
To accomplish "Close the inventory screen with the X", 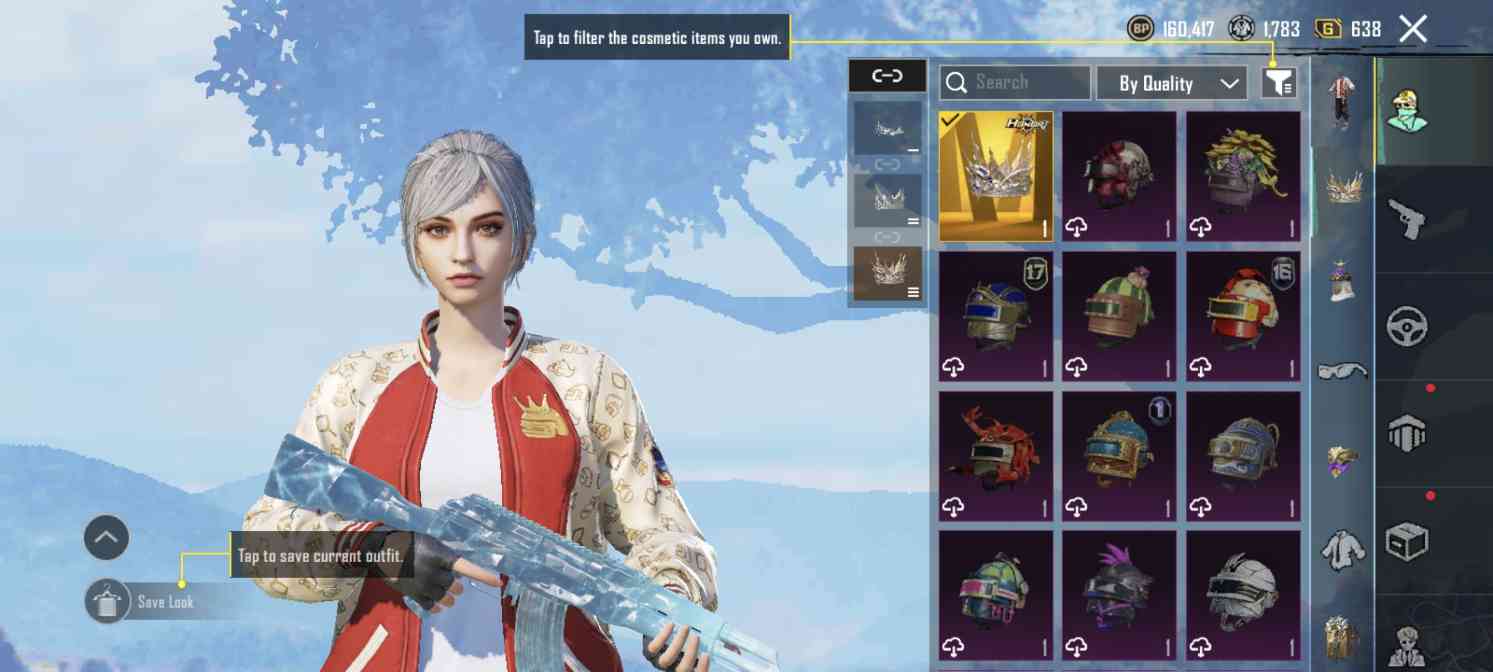I will pos(1412,29).
